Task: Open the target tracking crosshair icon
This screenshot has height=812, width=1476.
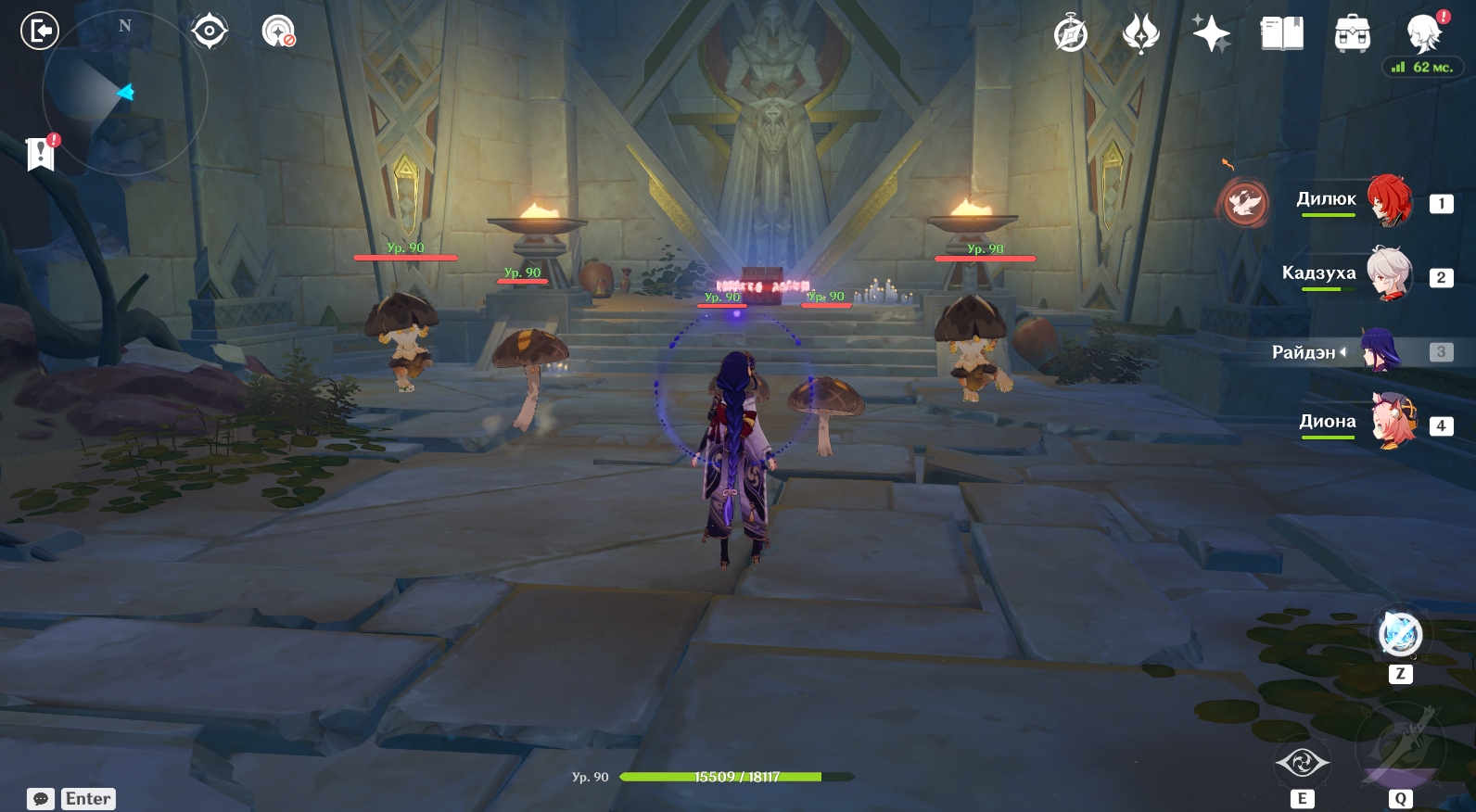Action: tap(210, 32)
